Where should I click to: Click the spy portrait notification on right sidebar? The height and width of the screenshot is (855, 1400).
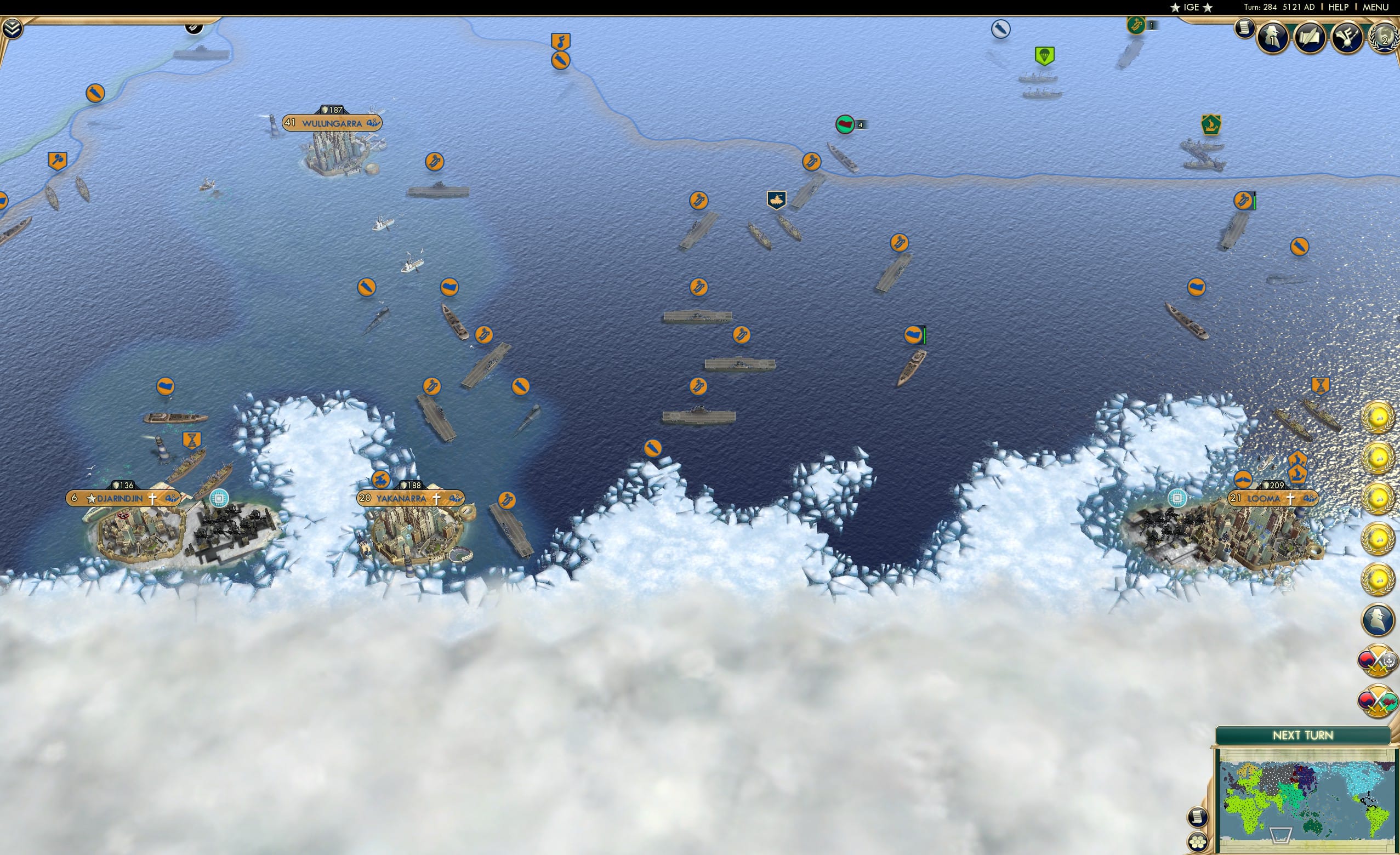click(x=1378, y=621)
